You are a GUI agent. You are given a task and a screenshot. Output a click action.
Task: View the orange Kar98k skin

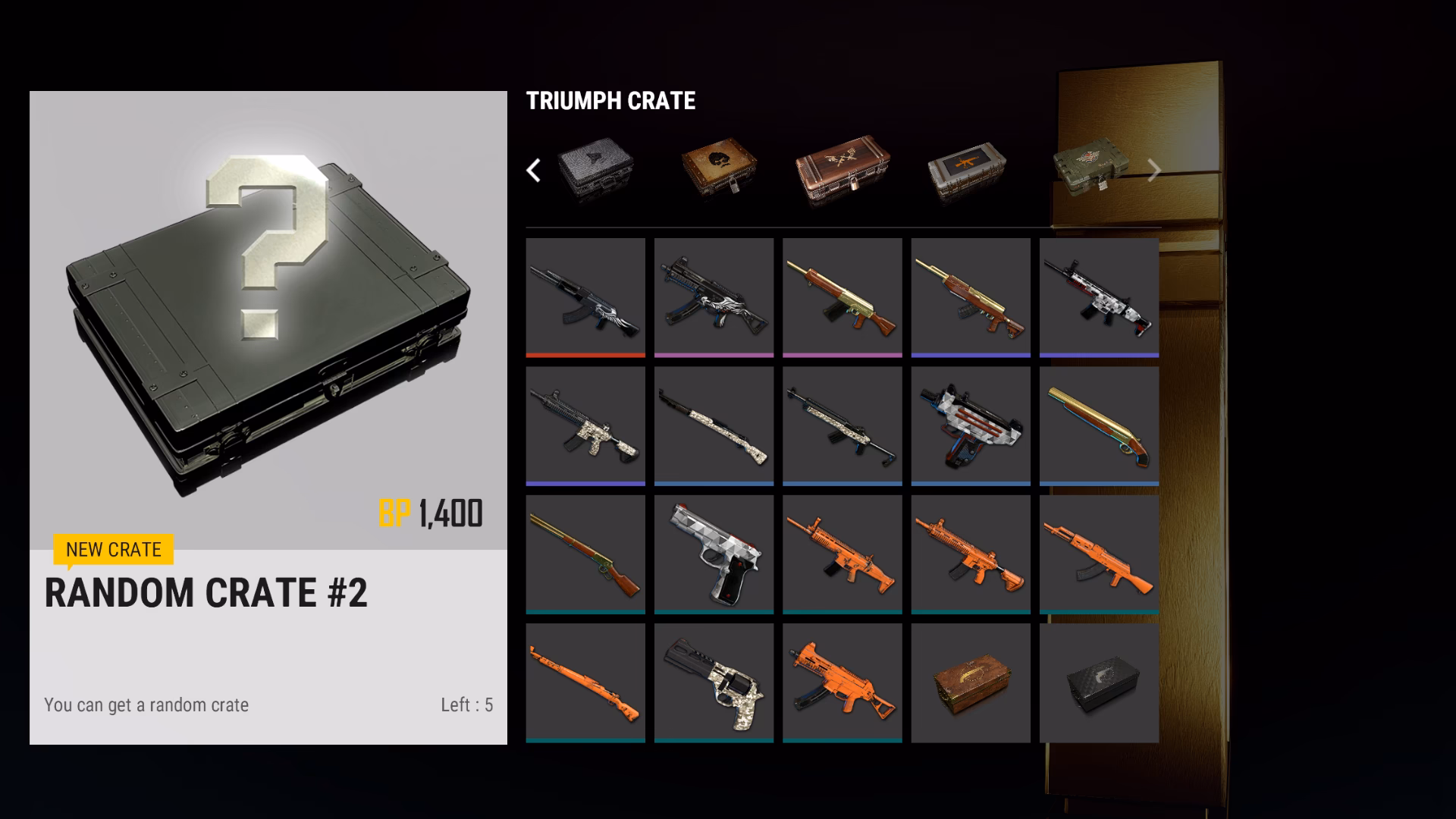[585, 681]
